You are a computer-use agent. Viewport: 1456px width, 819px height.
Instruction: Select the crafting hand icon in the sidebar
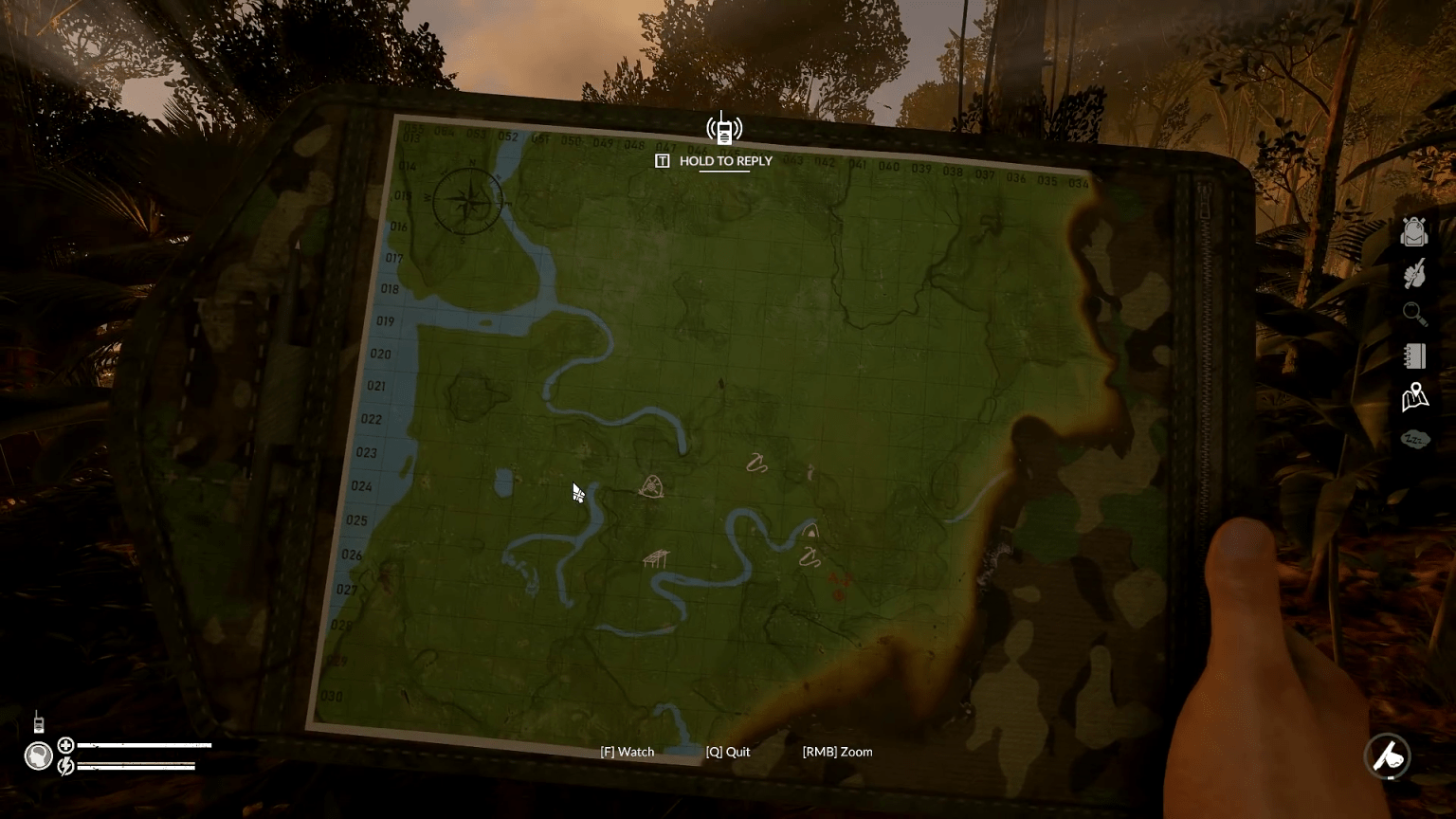[x=1415, y=273]
